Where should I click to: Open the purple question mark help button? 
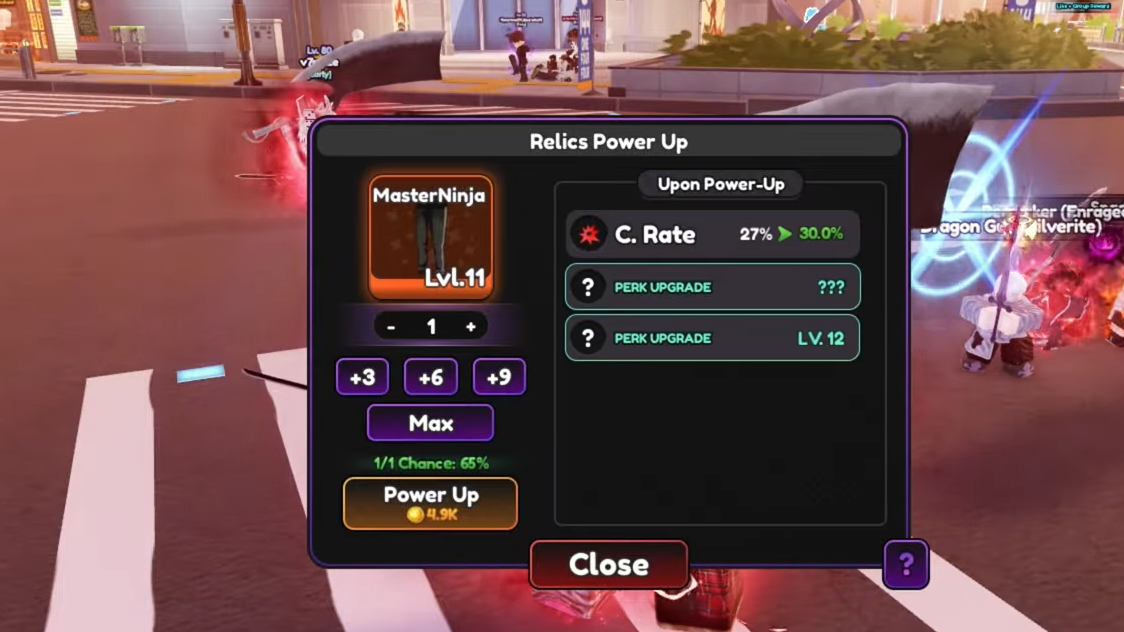coord(905,565)
